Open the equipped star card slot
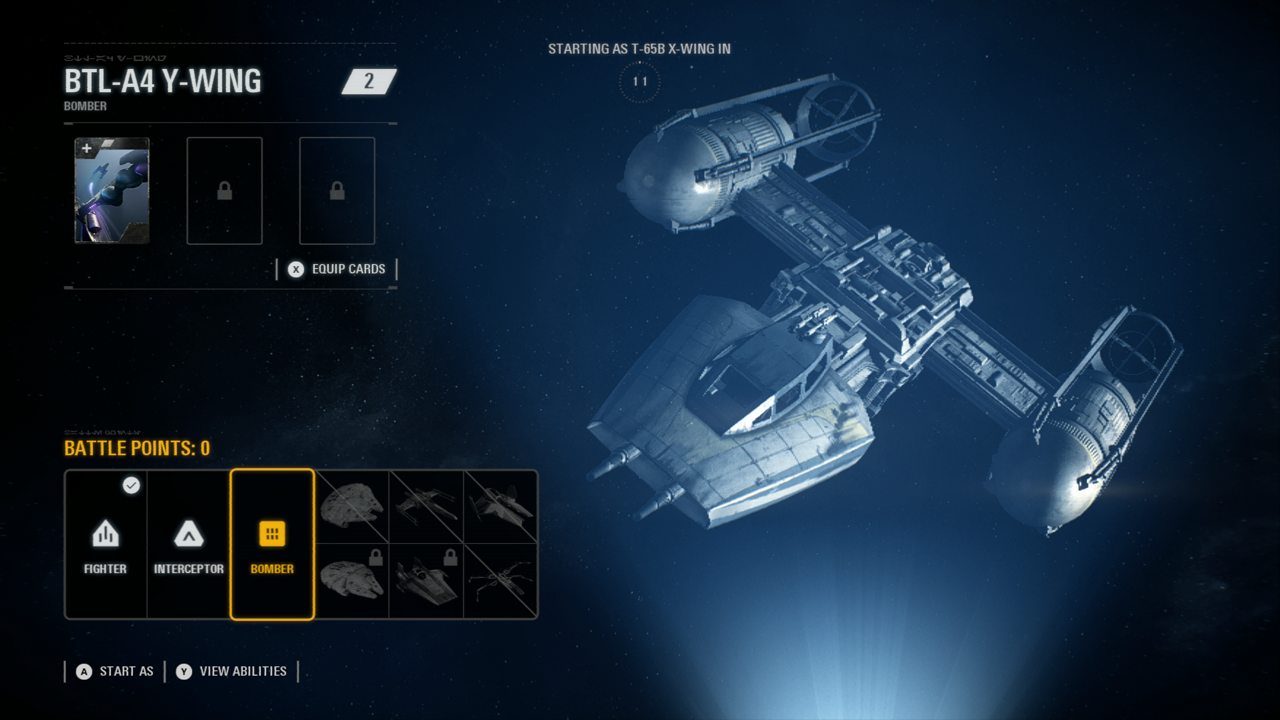This screenshot has width=1280, height=720. (112, 191)
